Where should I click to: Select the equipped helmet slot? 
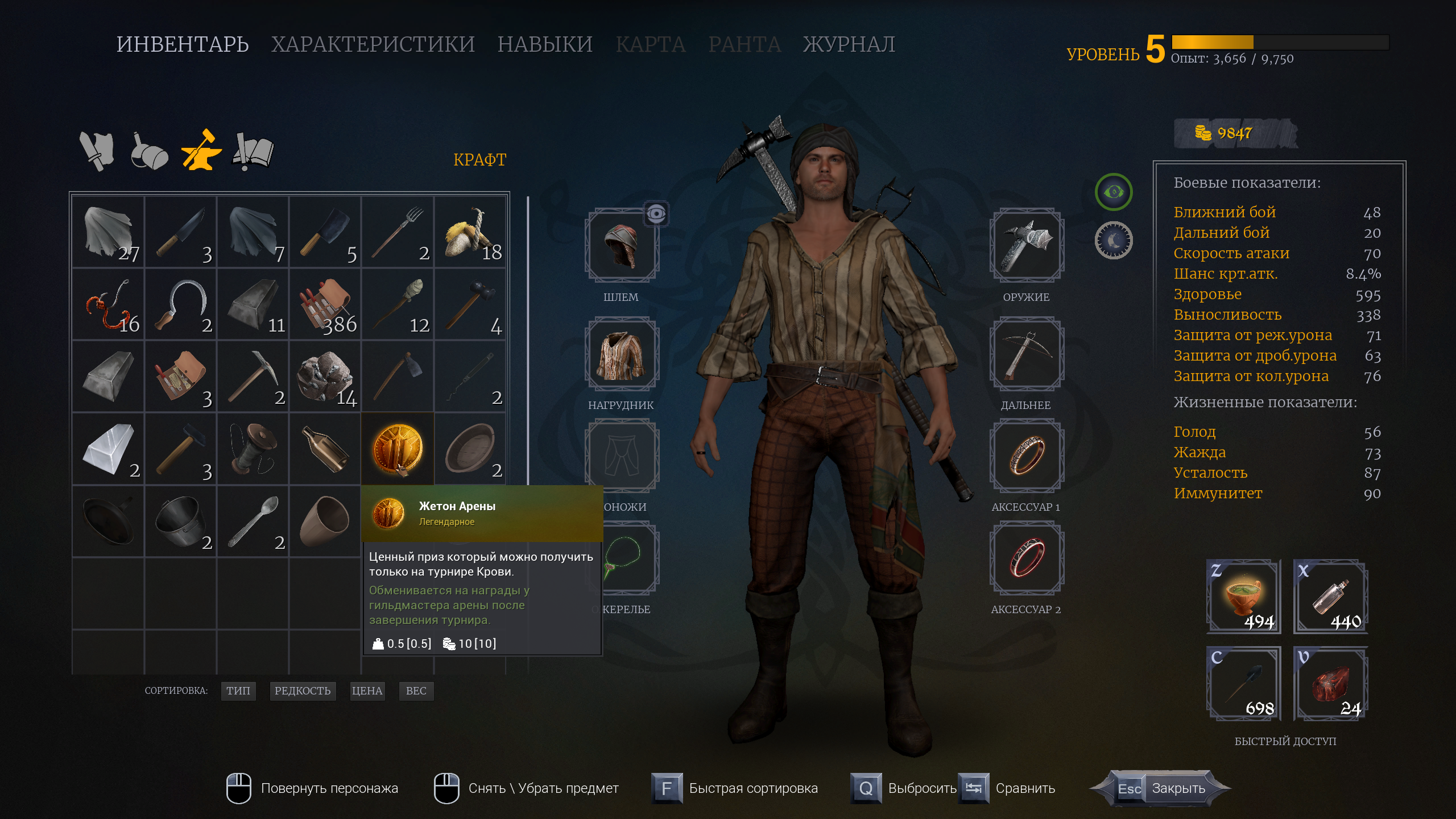621,245
